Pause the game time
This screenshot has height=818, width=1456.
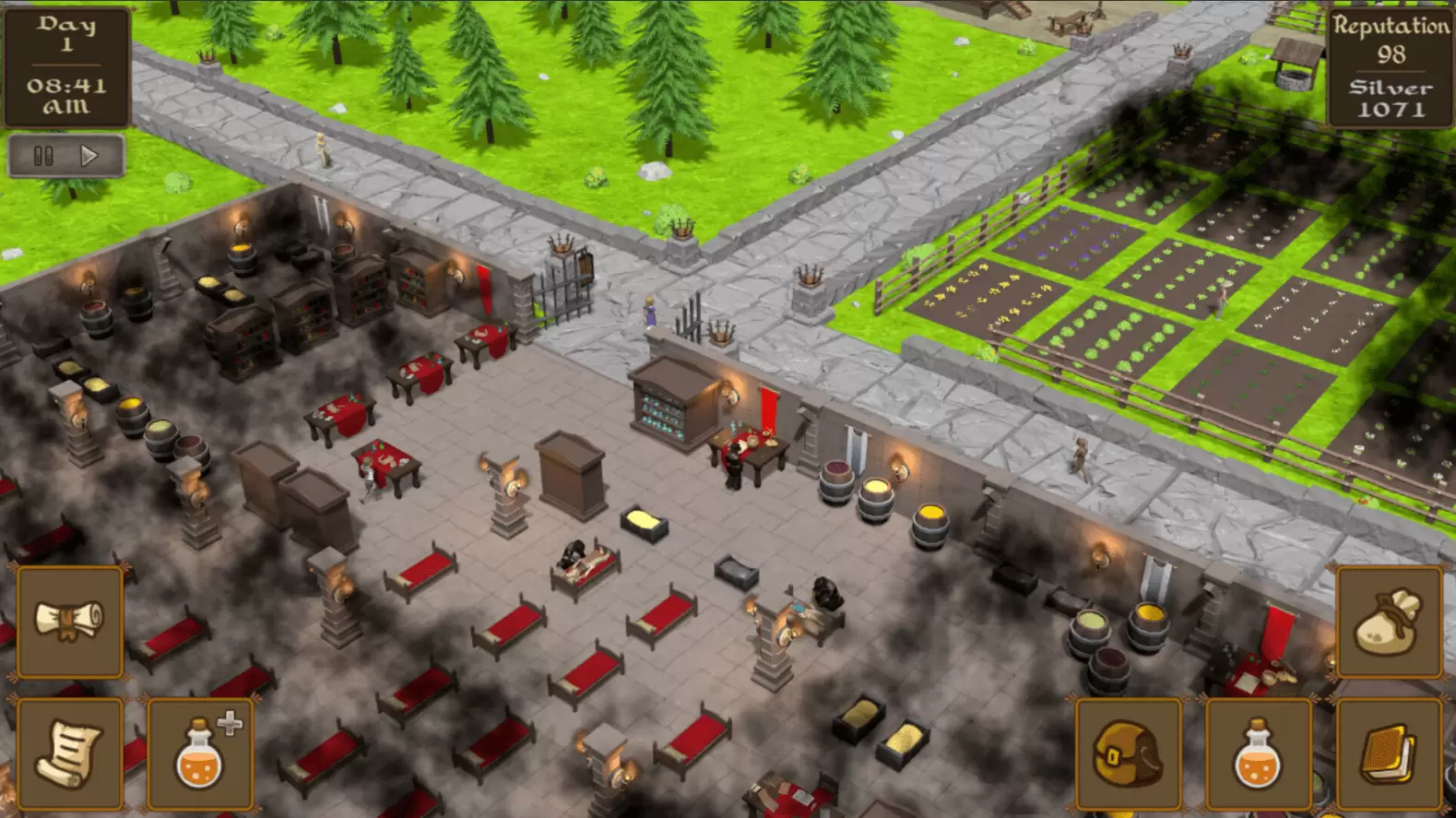click(43, 156)
